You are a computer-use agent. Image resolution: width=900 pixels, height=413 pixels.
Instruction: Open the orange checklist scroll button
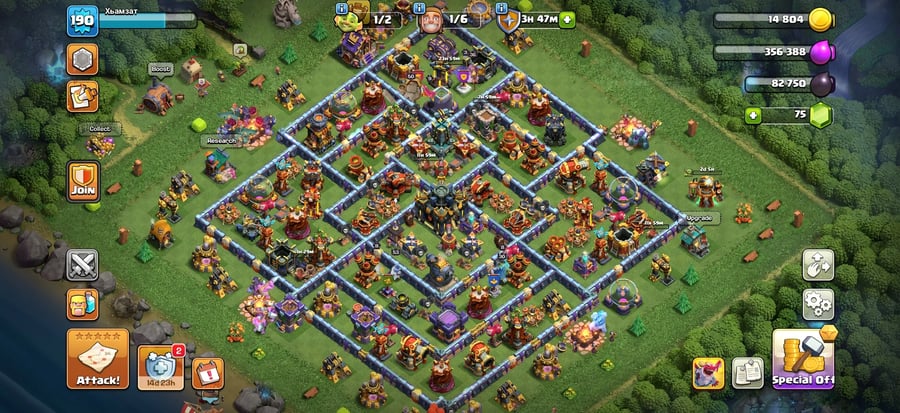[82, 97]
